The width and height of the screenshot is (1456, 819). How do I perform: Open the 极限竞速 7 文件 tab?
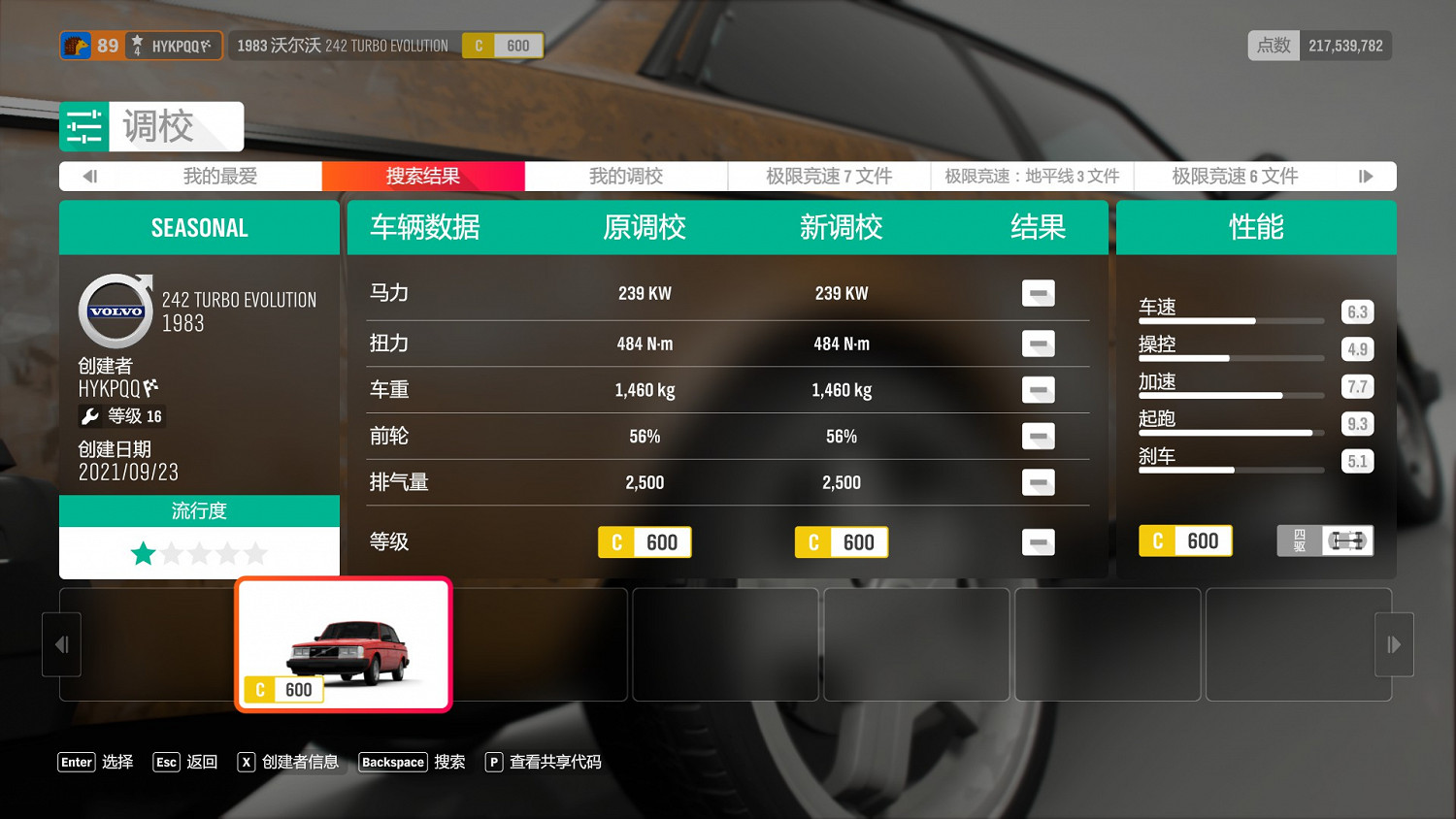point(828,176)
